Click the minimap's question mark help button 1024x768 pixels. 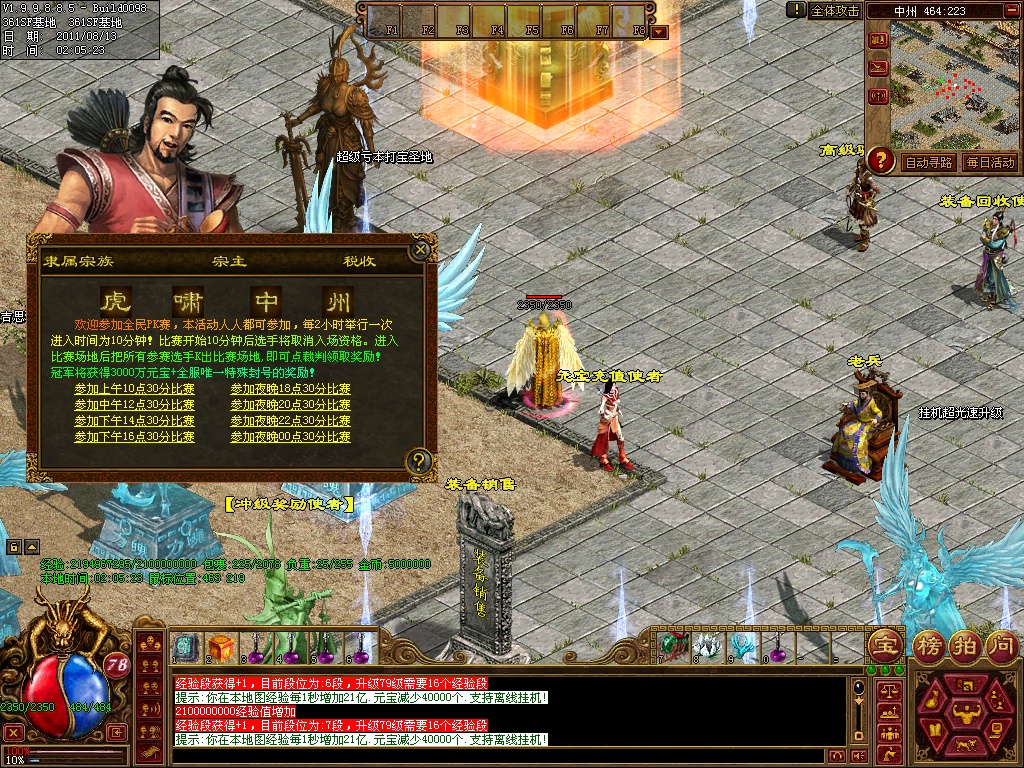pos(880,159)
